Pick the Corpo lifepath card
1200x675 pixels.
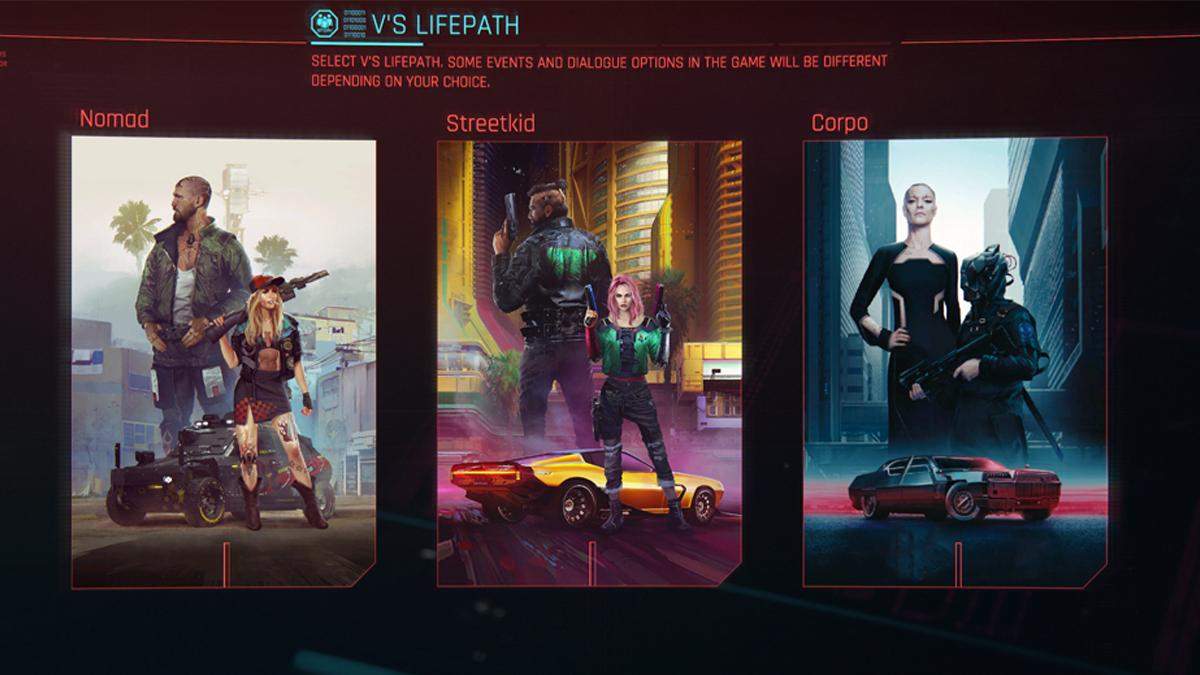pyautogui.click(x=955, y=361)
